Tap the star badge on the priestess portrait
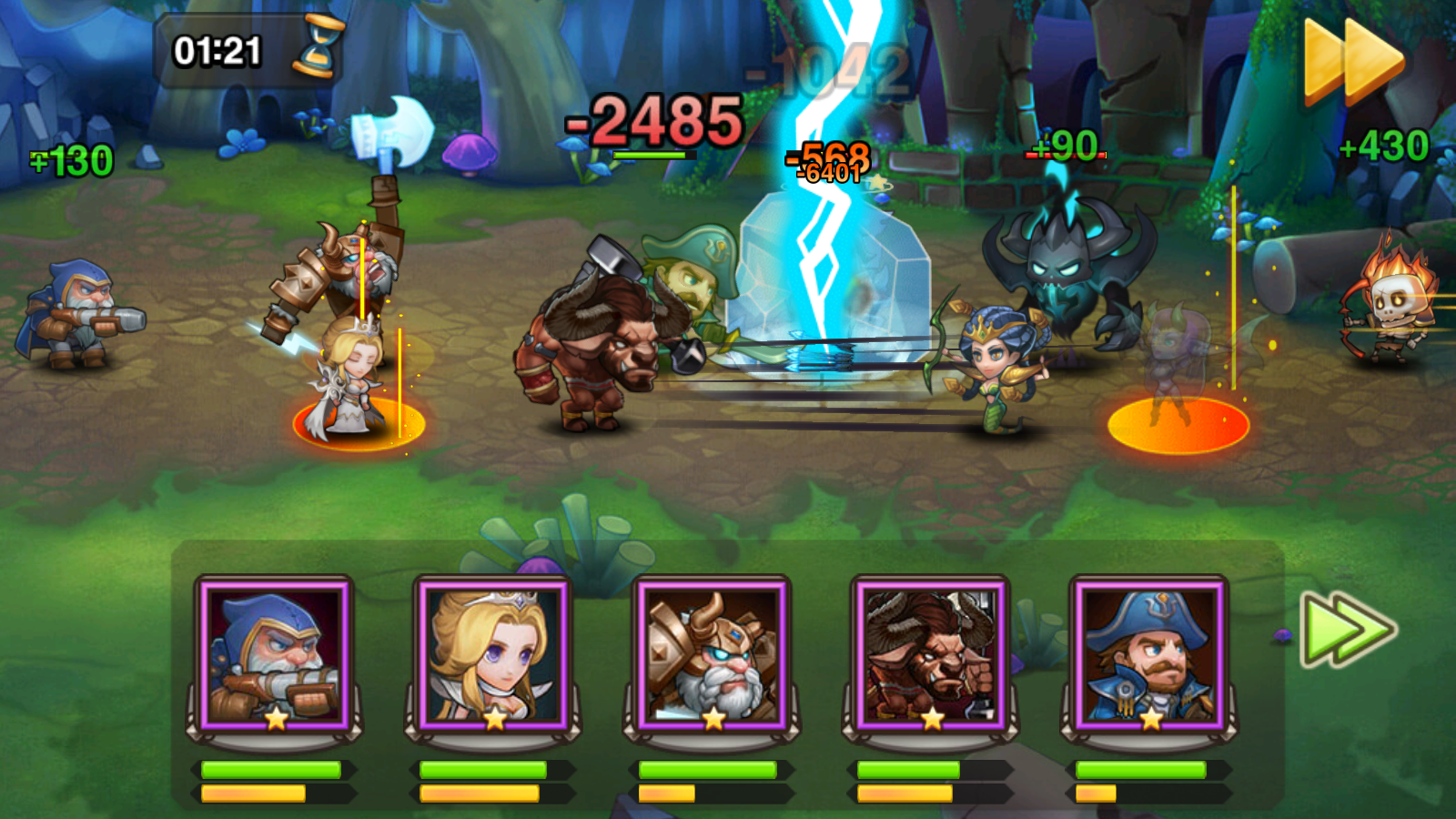This screenshot has height=819, width=1456. (x=494, y=721)
